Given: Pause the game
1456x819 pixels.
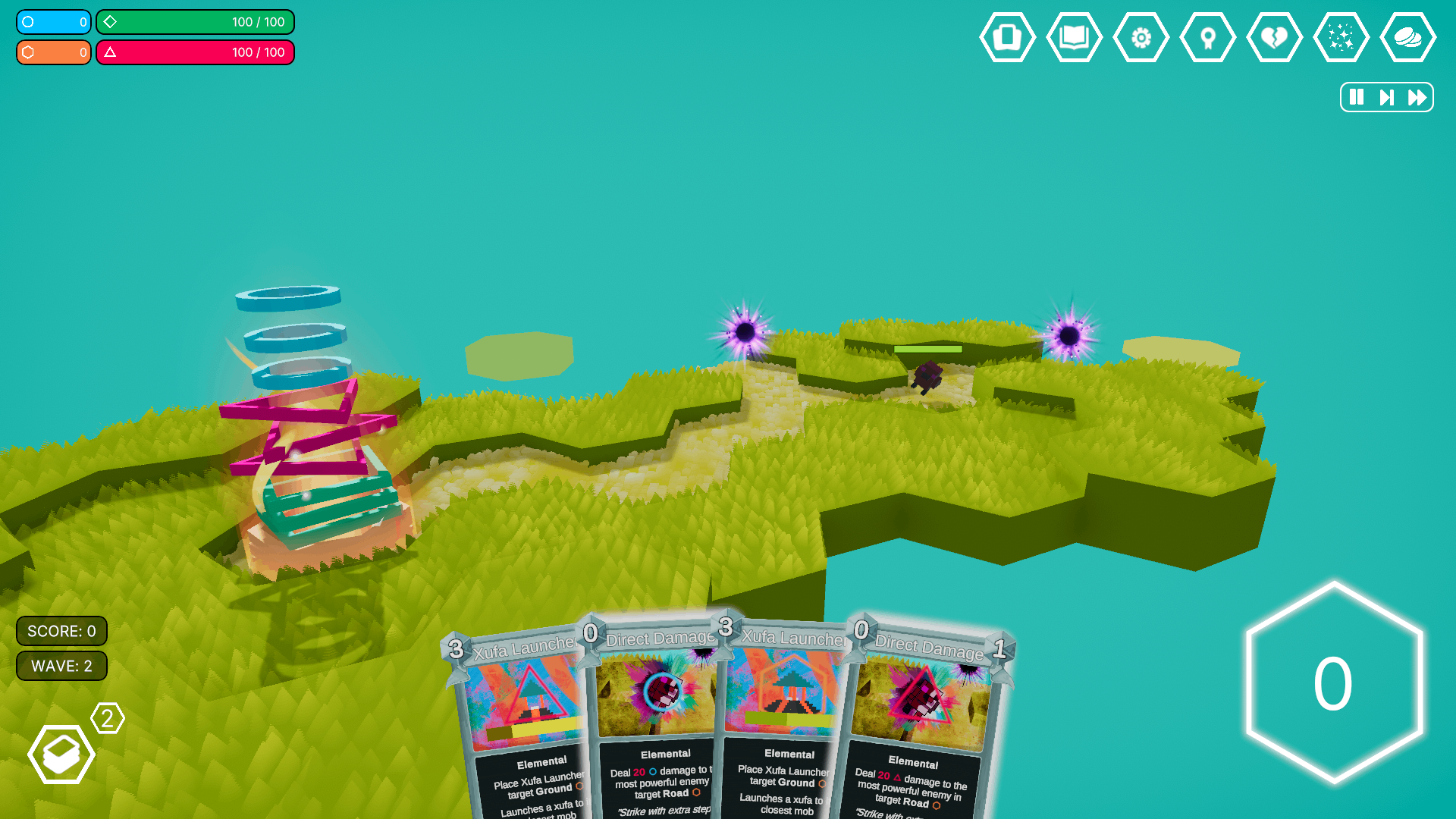Looking at the screenshot, I should point(1357,97).
